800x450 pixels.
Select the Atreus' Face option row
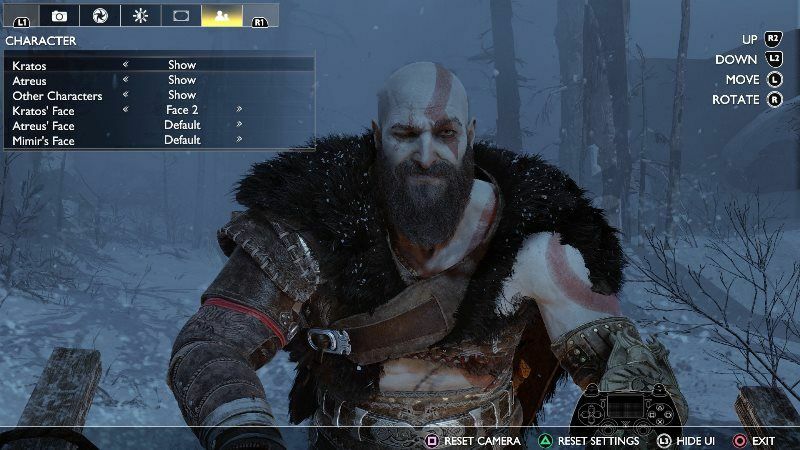point(160,125)
